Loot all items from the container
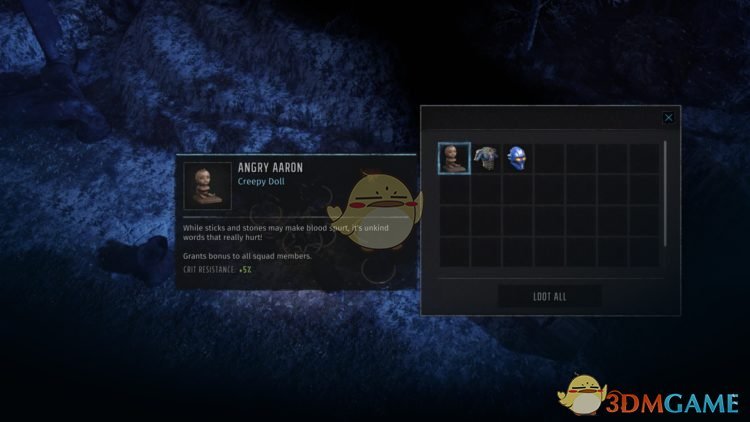 [549, 295]
